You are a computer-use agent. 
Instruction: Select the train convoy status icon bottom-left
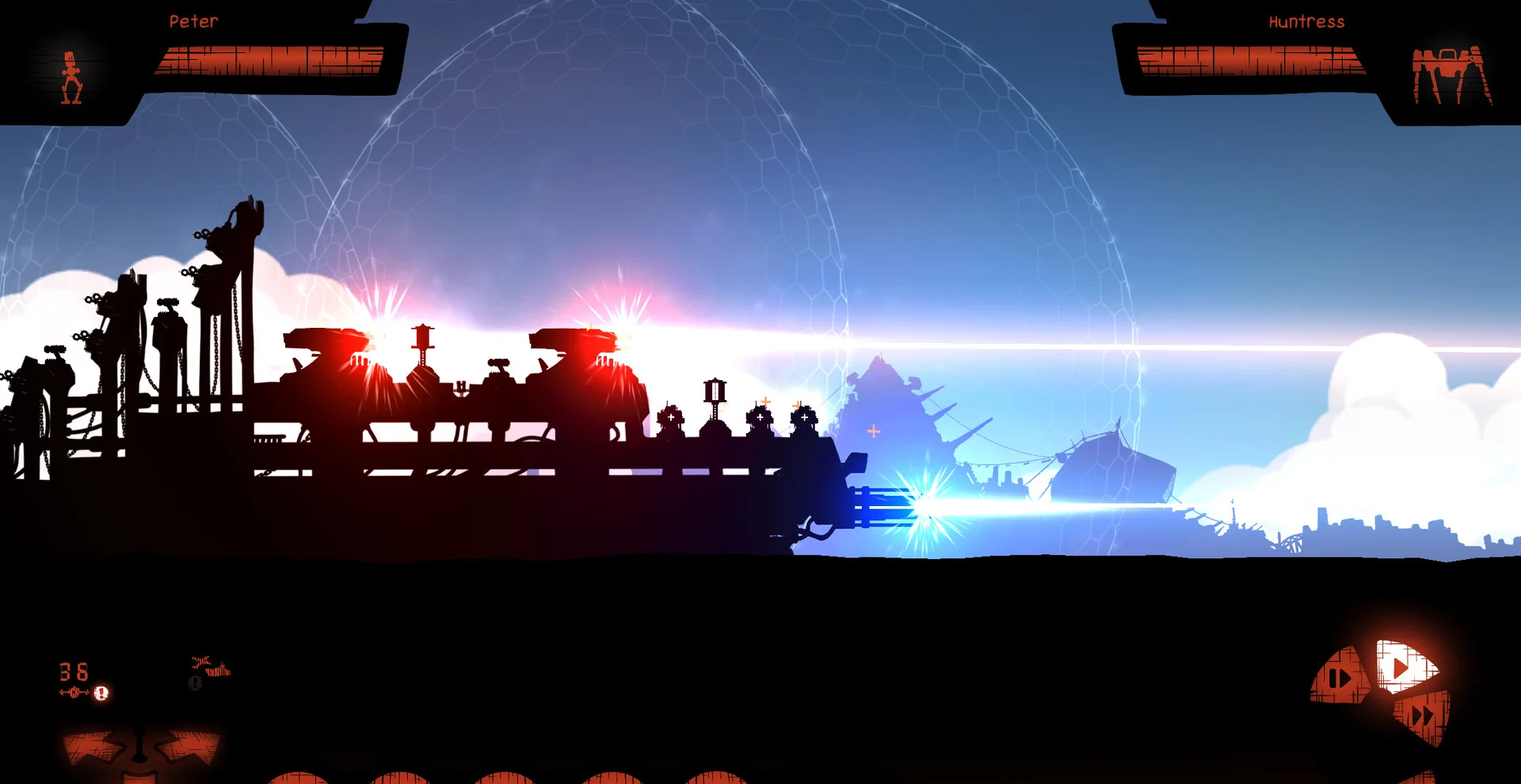220,672
